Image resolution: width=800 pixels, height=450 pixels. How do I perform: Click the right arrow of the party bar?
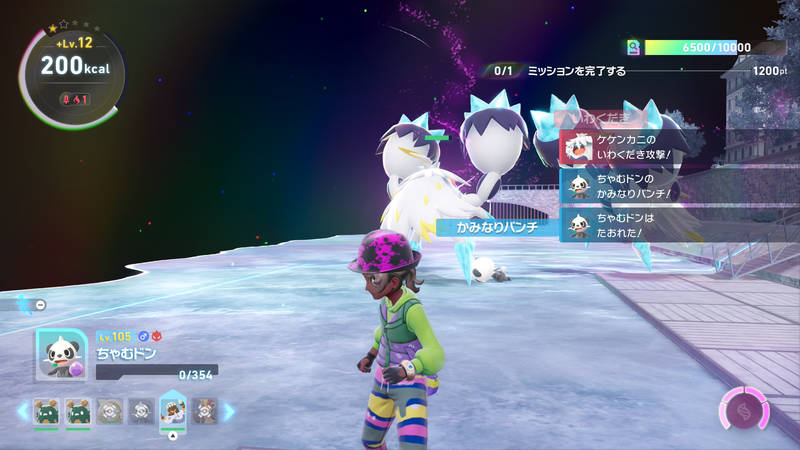(x=229, y=410)
